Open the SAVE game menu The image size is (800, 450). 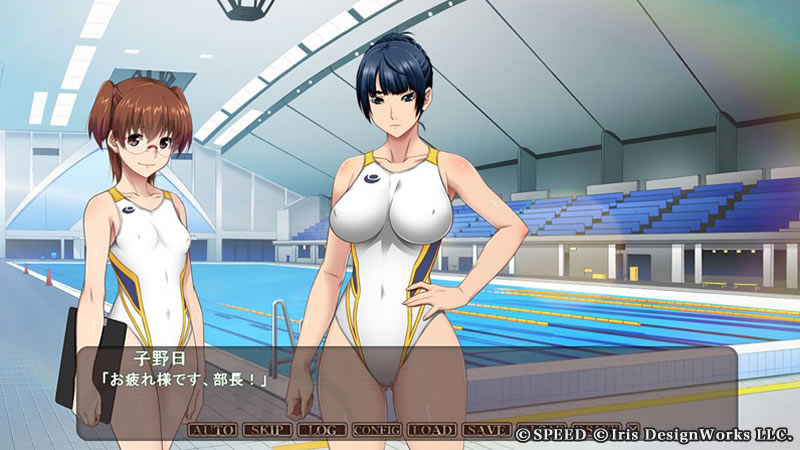[x=486, y=430]
